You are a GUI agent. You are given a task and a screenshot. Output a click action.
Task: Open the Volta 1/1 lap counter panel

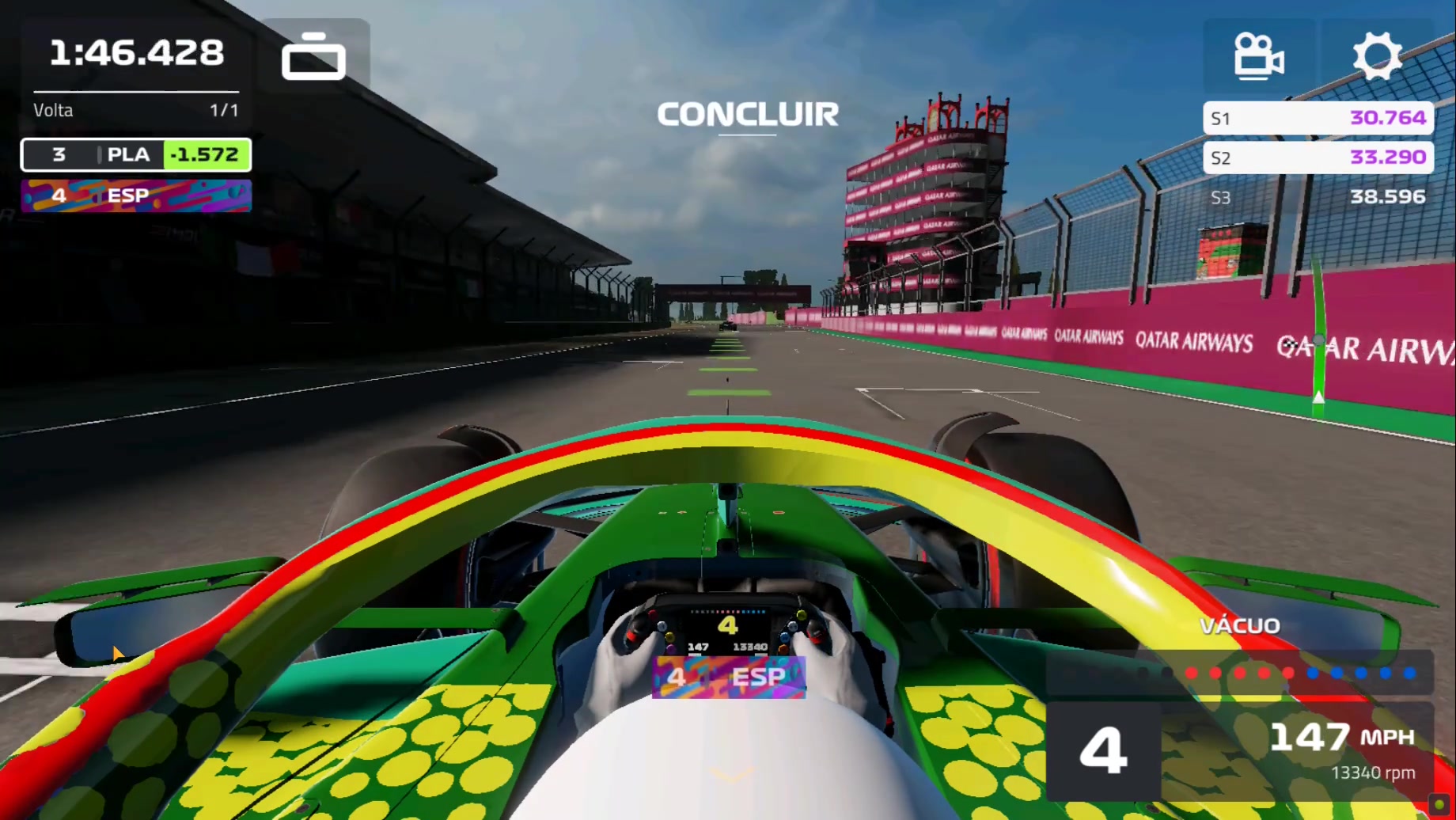[135, 110]
